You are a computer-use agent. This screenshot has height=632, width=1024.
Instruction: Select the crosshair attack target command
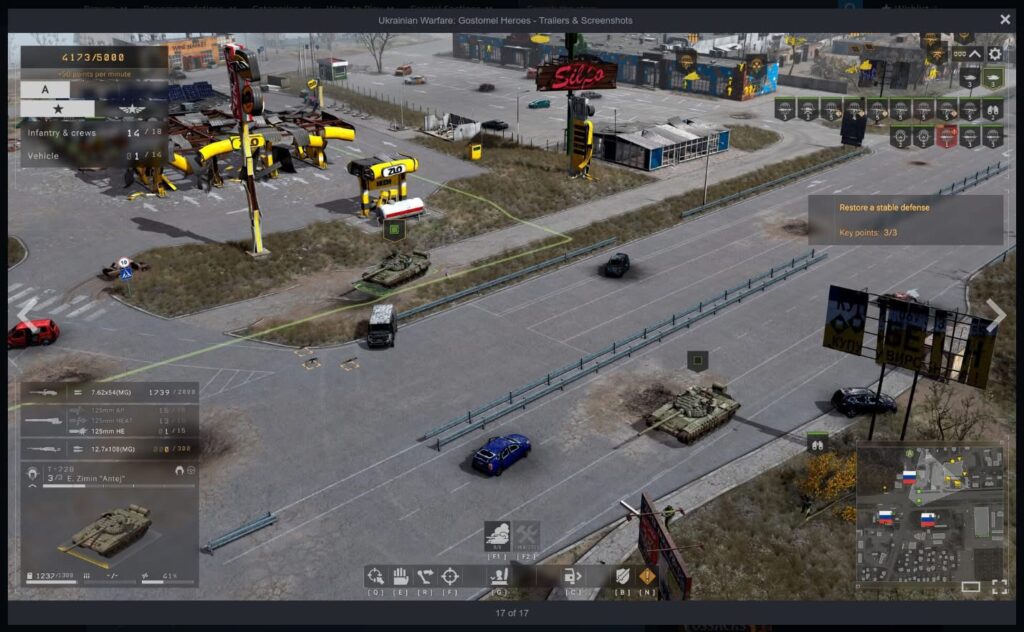[x=450, y=576]
